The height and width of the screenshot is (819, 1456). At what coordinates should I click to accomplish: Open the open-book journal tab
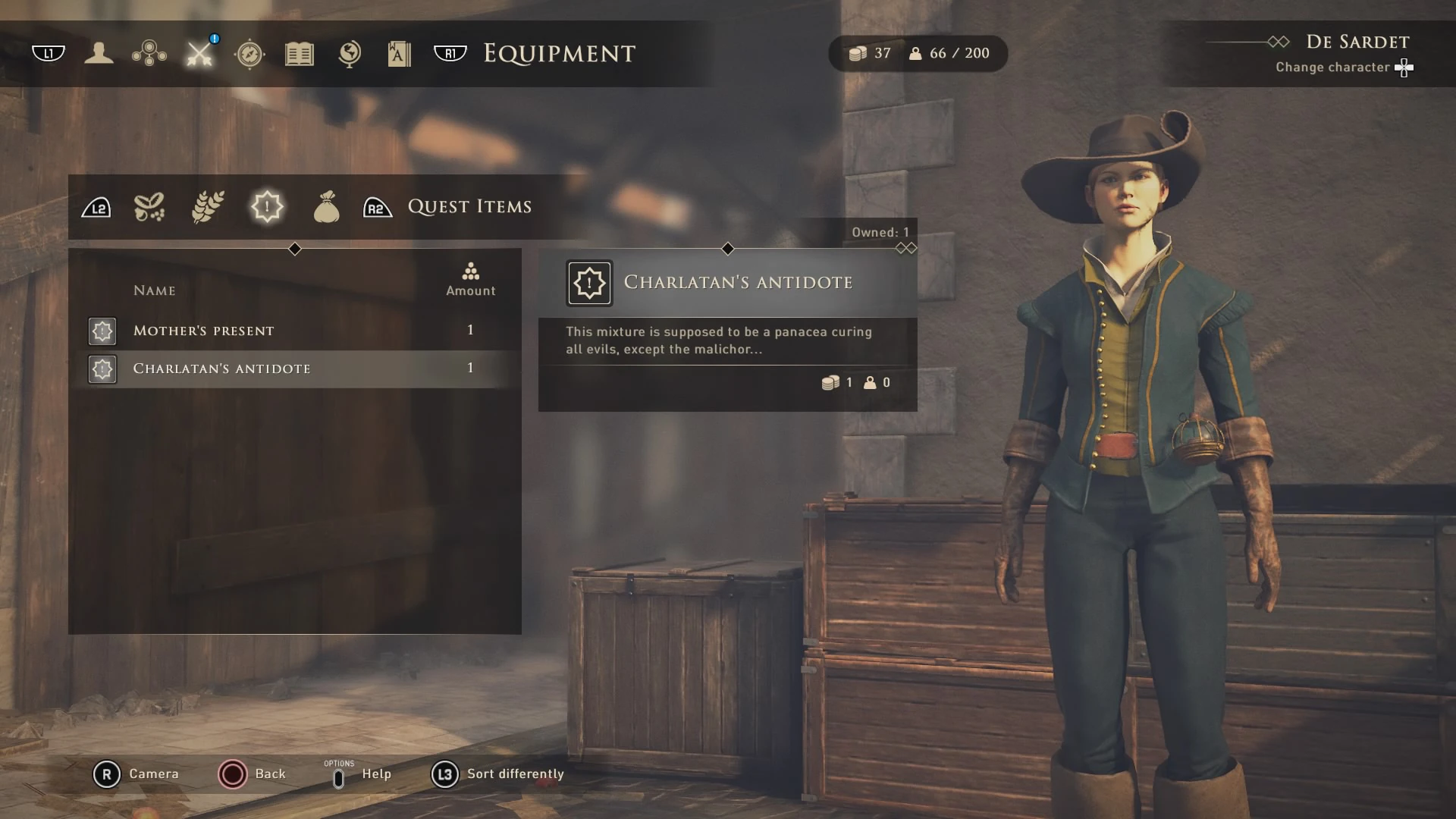[300, 54]
